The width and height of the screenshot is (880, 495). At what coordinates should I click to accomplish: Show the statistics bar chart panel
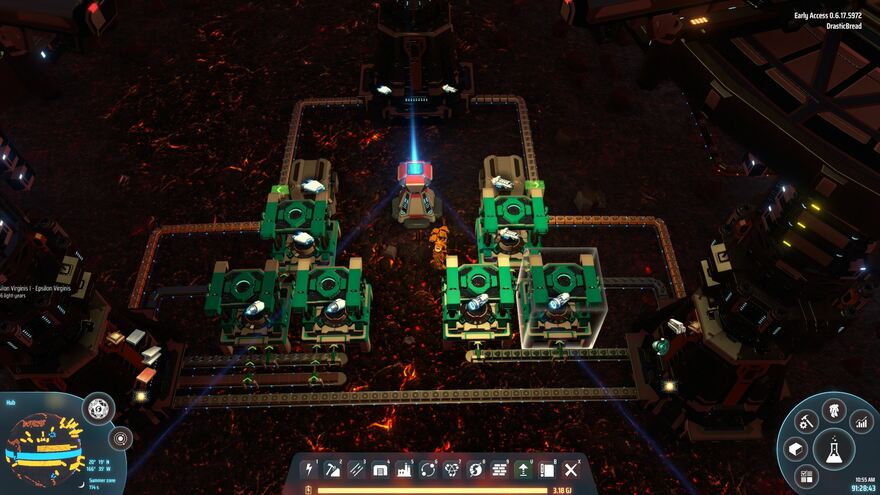(x=861, y=422)
